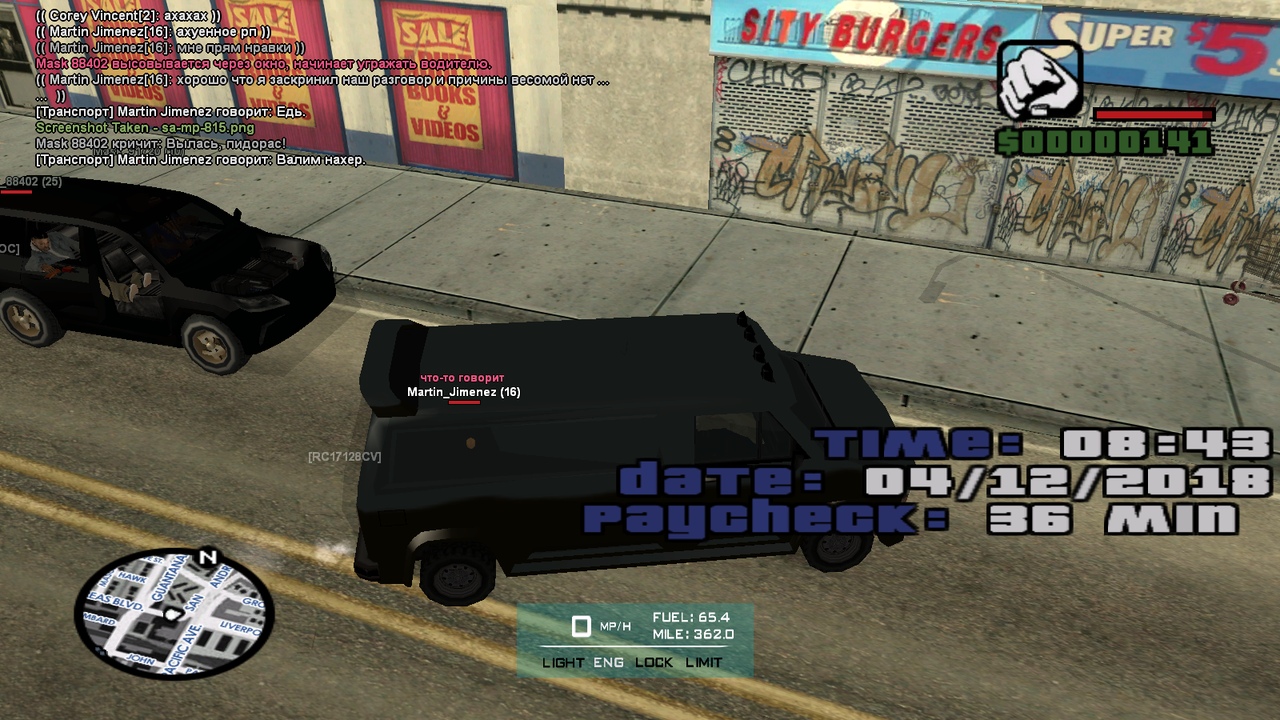Viewport: 1280px width, 720px height.
Task: Toggle the LIMIT speed indicator
Action: 704,662
